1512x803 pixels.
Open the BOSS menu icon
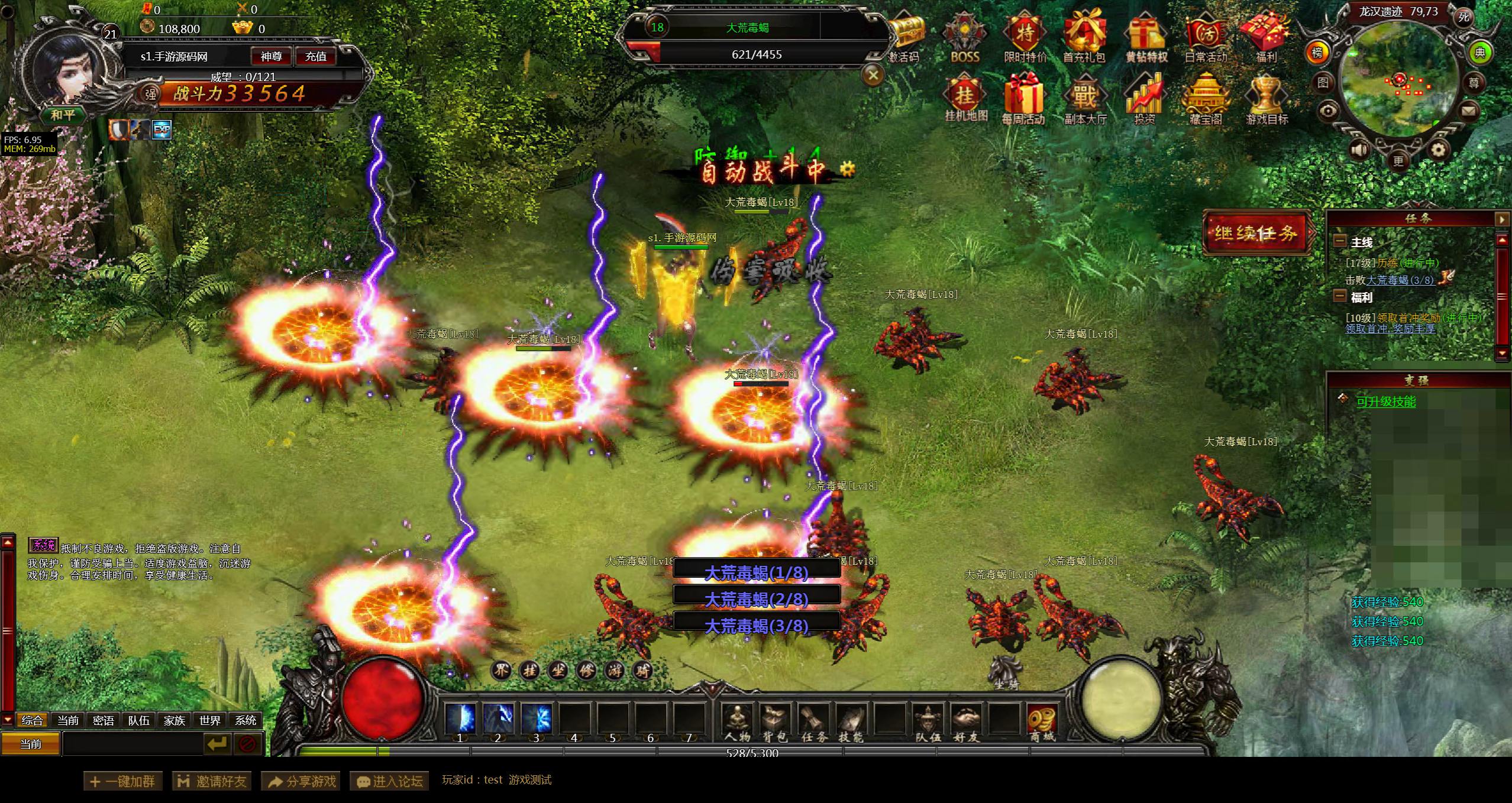[x=964, y=37]
